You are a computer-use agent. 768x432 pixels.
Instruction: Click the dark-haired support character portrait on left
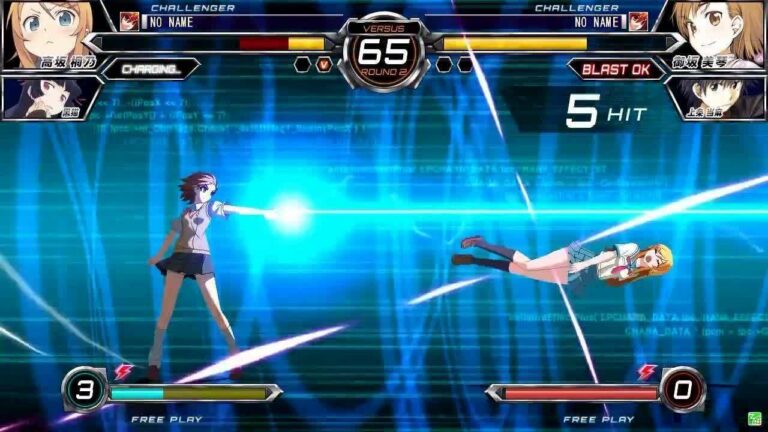tap(40, 97)
